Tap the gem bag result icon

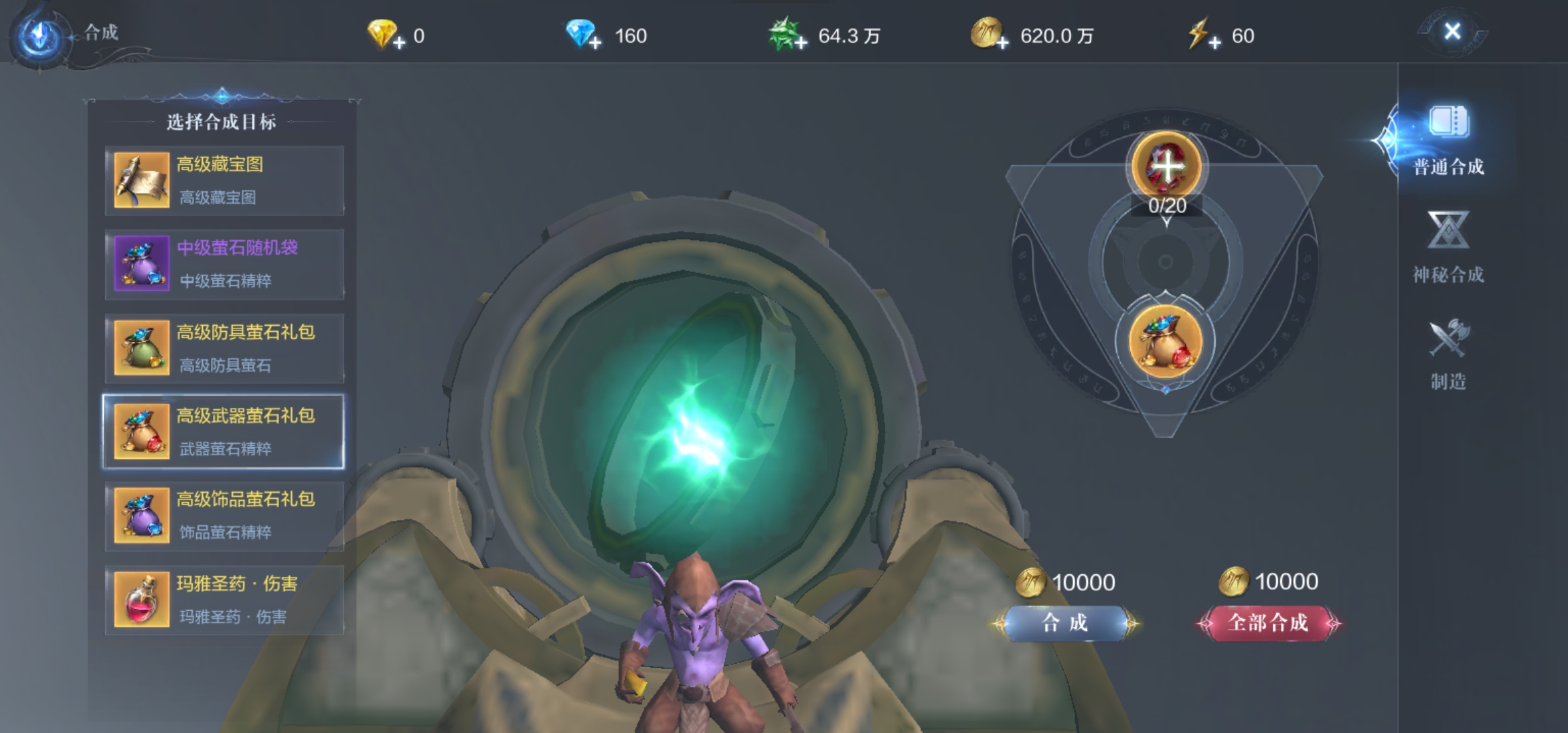click(1165, 341)
